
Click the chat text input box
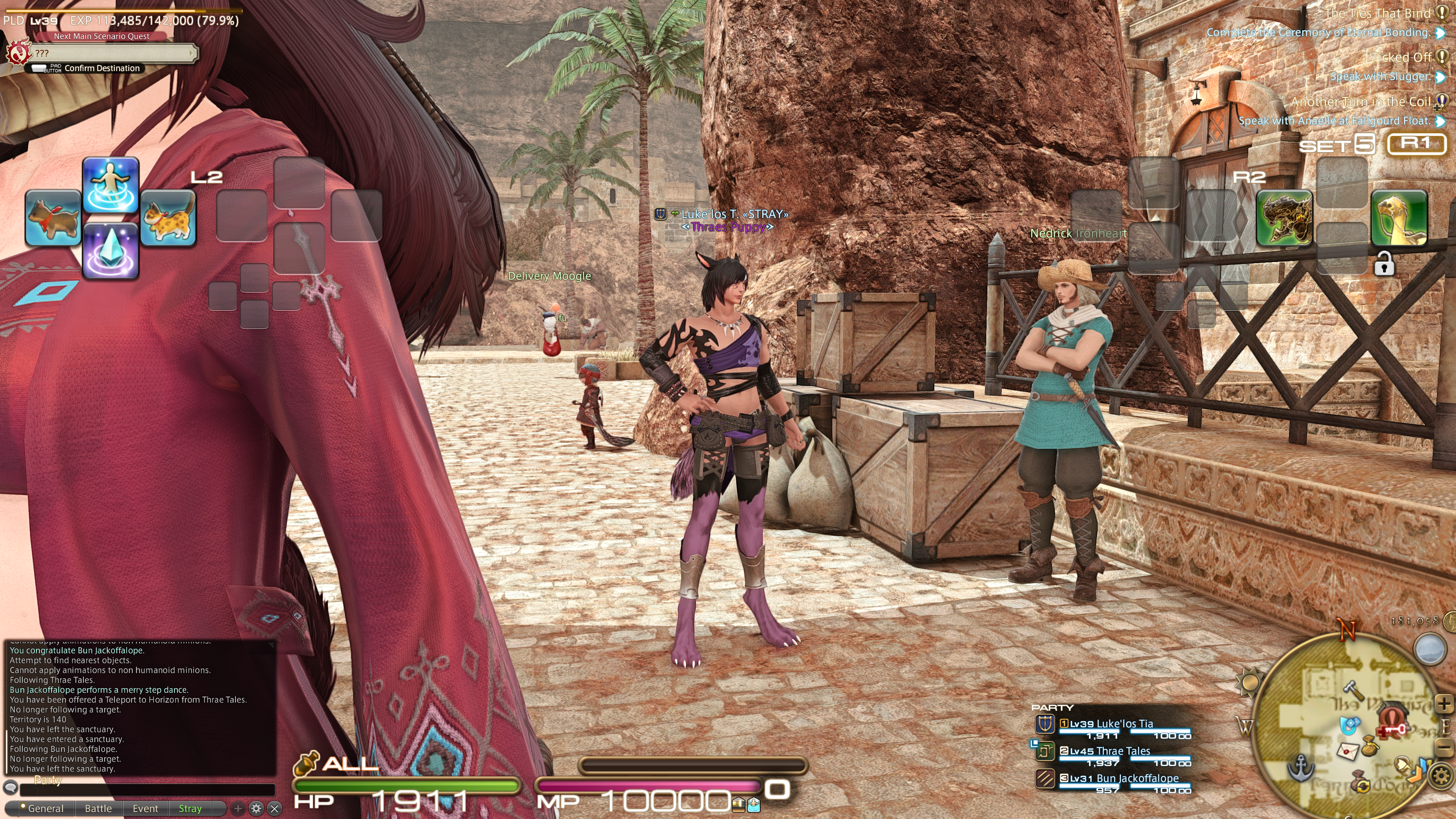click(x=147, y=789)
